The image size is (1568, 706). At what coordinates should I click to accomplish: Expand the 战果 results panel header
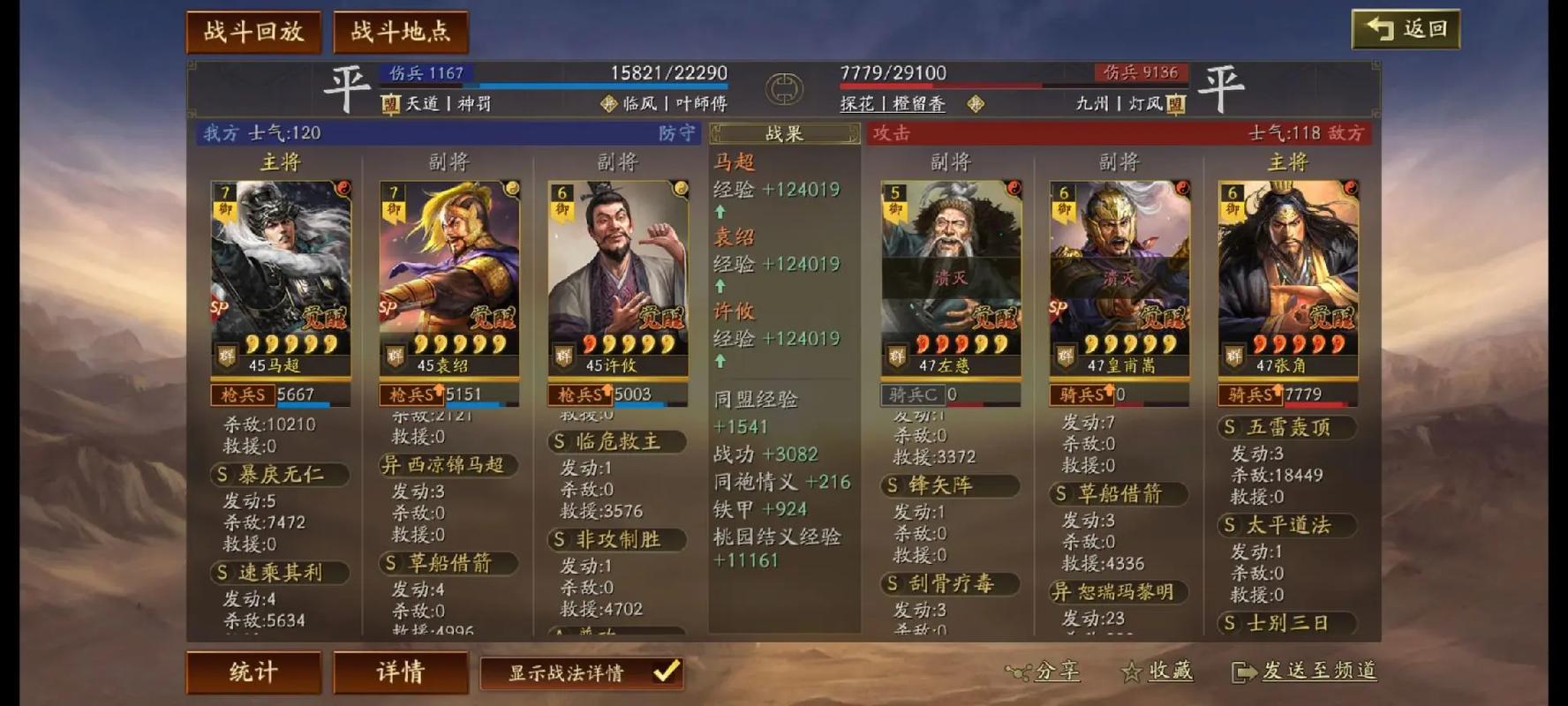784,134
